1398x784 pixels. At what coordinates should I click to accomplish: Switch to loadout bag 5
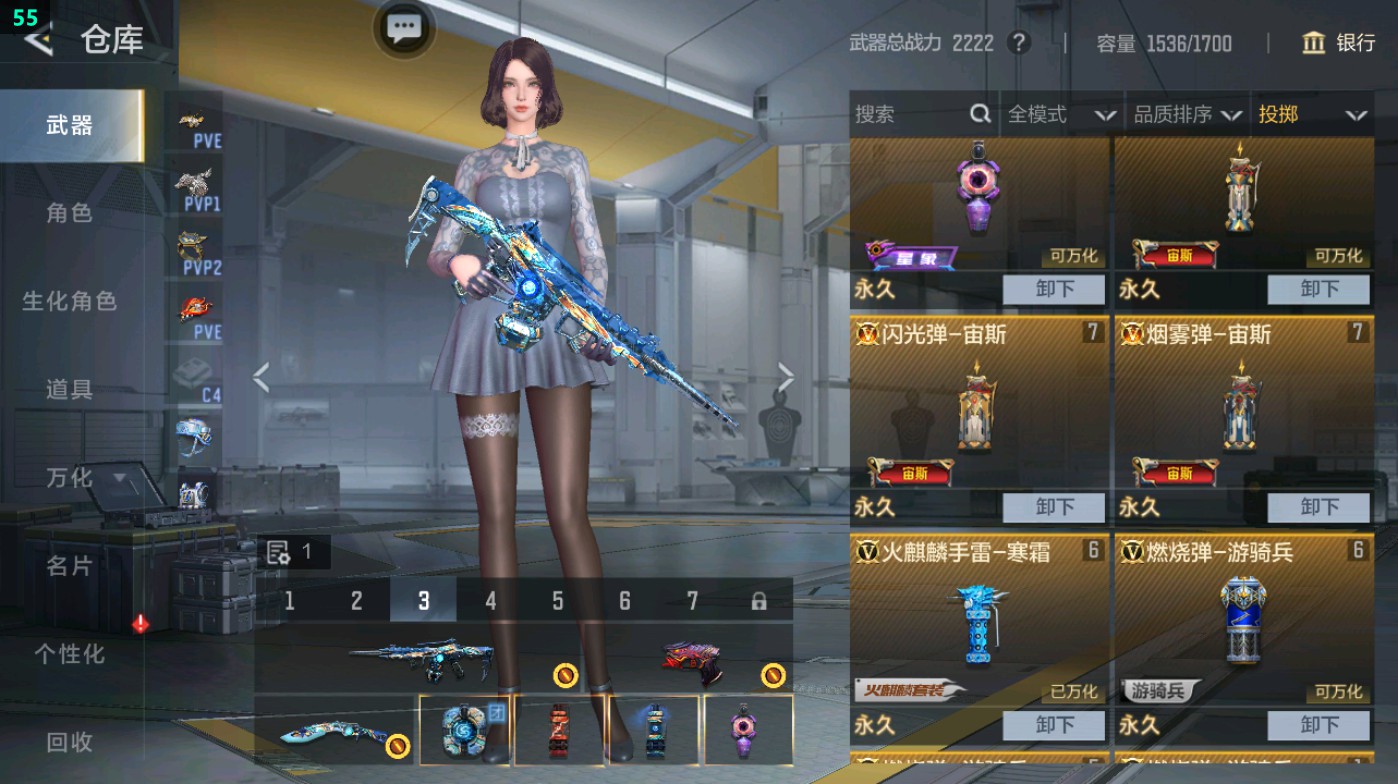point(558,601)
